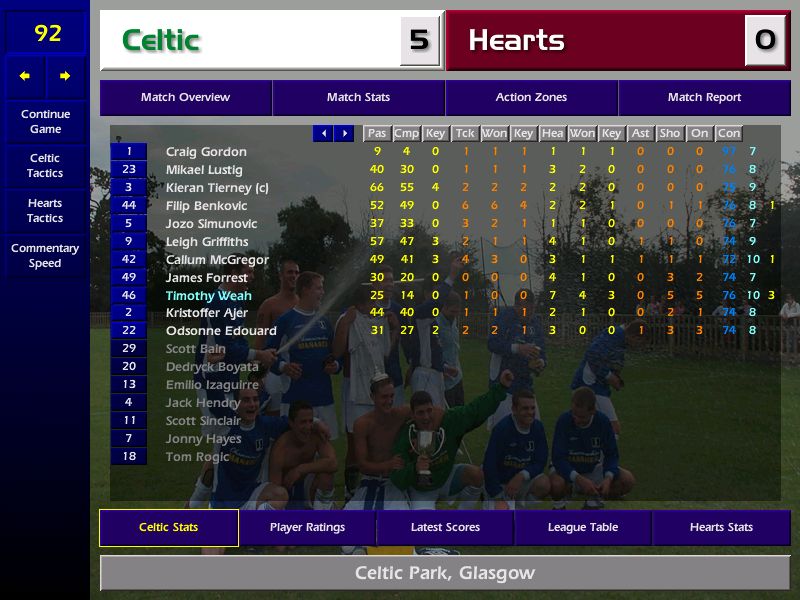Image resolution: width=800 pixels, height=600 pixels.
Task: Show the Action Zones view
Action: pyautogui.click(x=531, y=98)
